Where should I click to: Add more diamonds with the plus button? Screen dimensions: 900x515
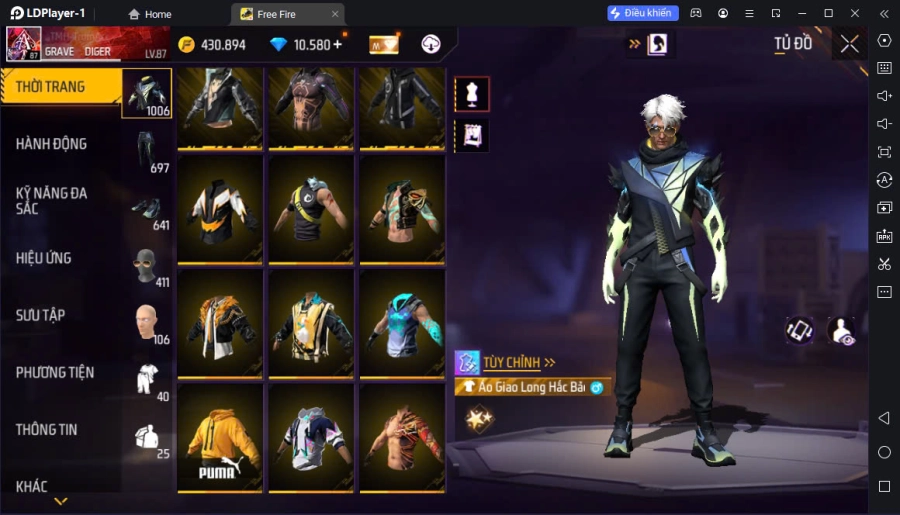pyautogui.click(x=337, y=44)
